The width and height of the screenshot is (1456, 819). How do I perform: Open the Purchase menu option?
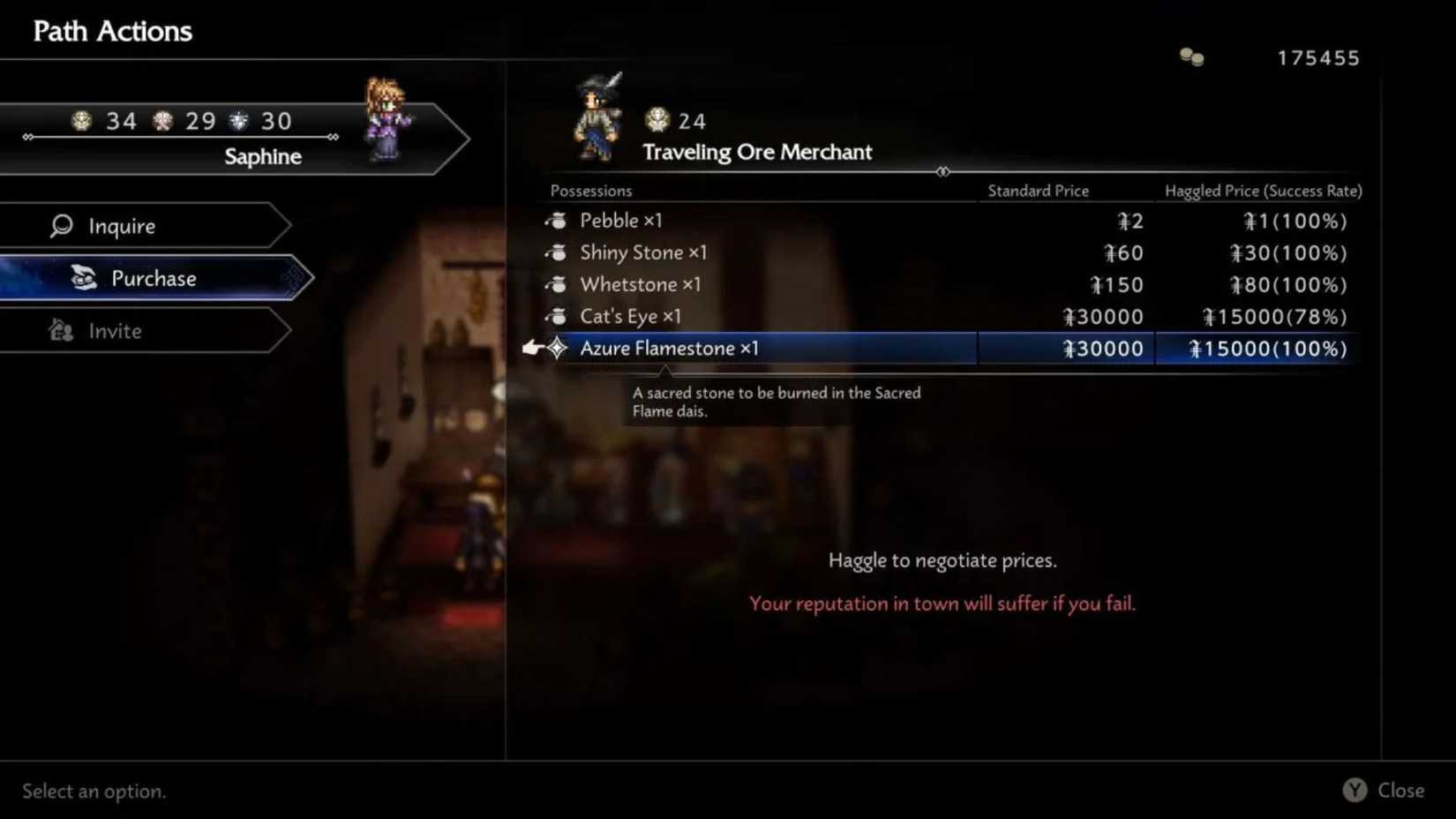coord(154,278)
